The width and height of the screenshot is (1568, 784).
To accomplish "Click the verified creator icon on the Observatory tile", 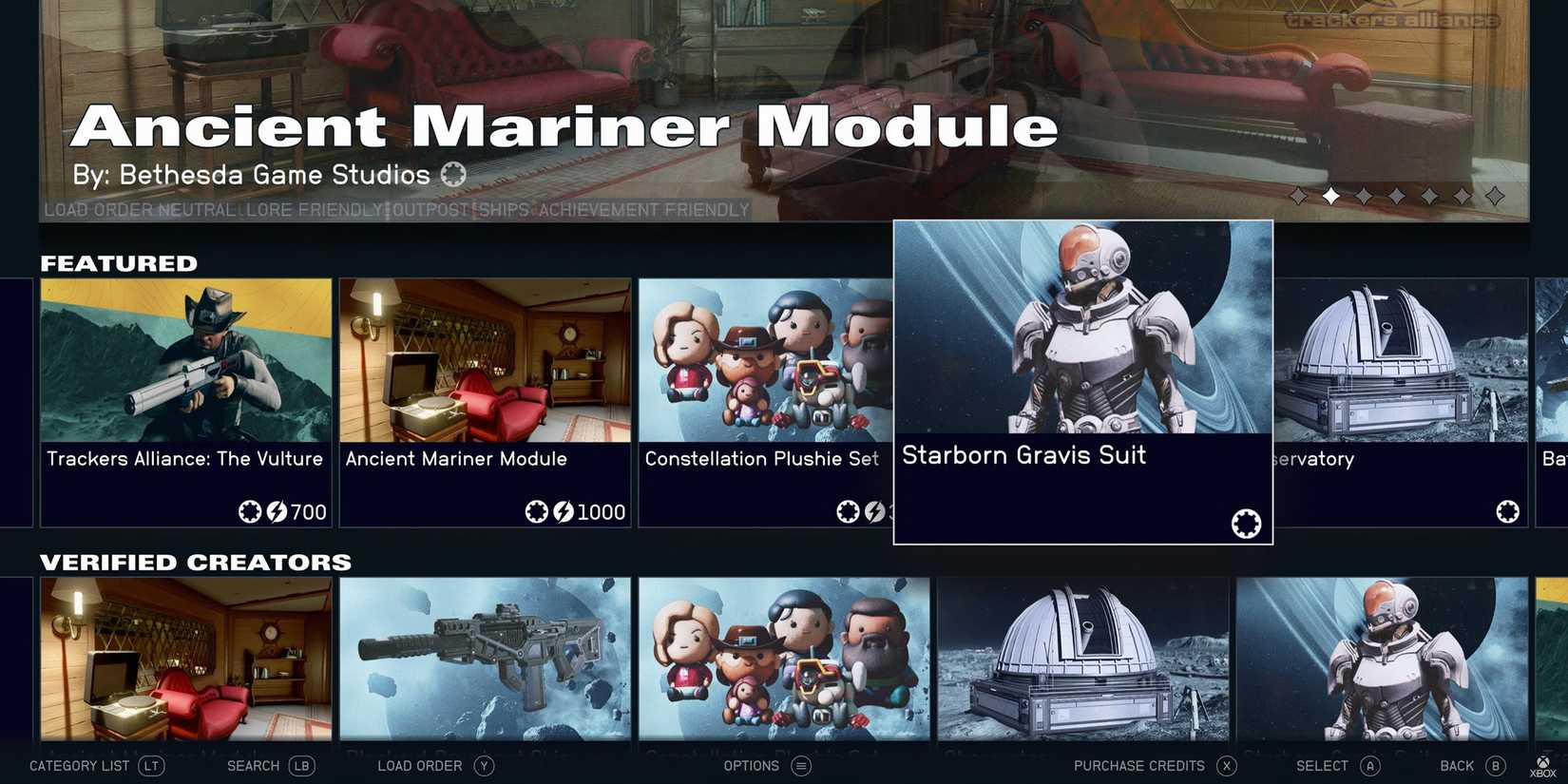I will point(1509,511).
